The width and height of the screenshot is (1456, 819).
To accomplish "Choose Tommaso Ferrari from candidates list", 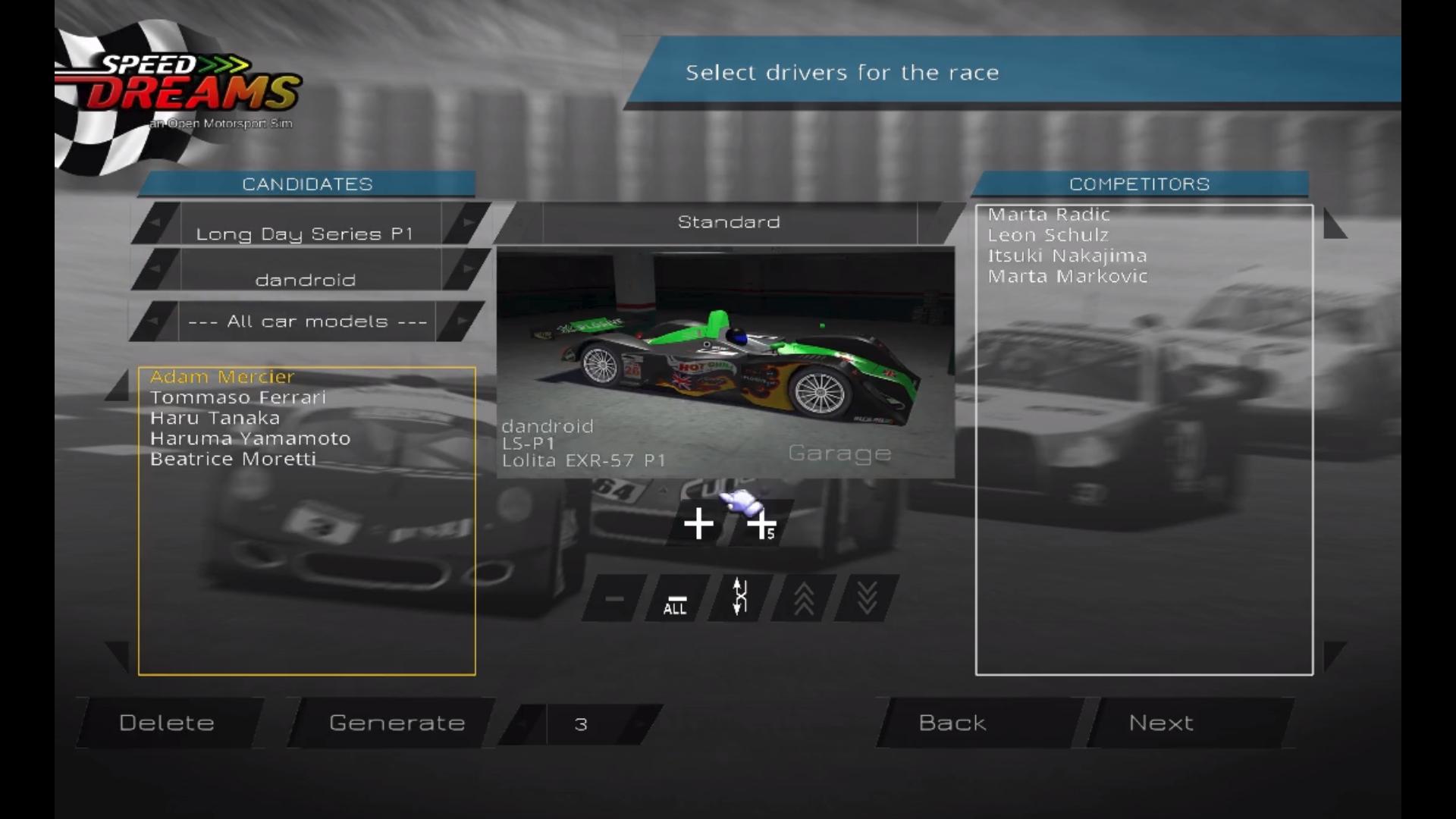I will click(237, 397).
